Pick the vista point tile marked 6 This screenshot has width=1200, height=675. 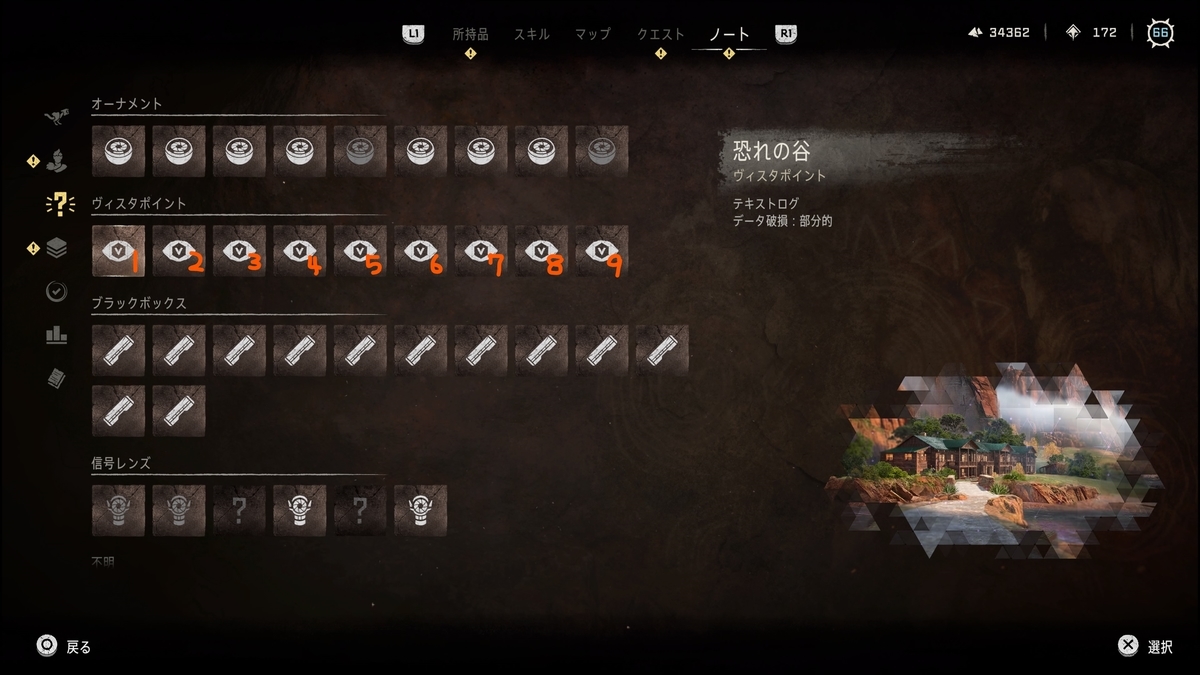(420, 251)
